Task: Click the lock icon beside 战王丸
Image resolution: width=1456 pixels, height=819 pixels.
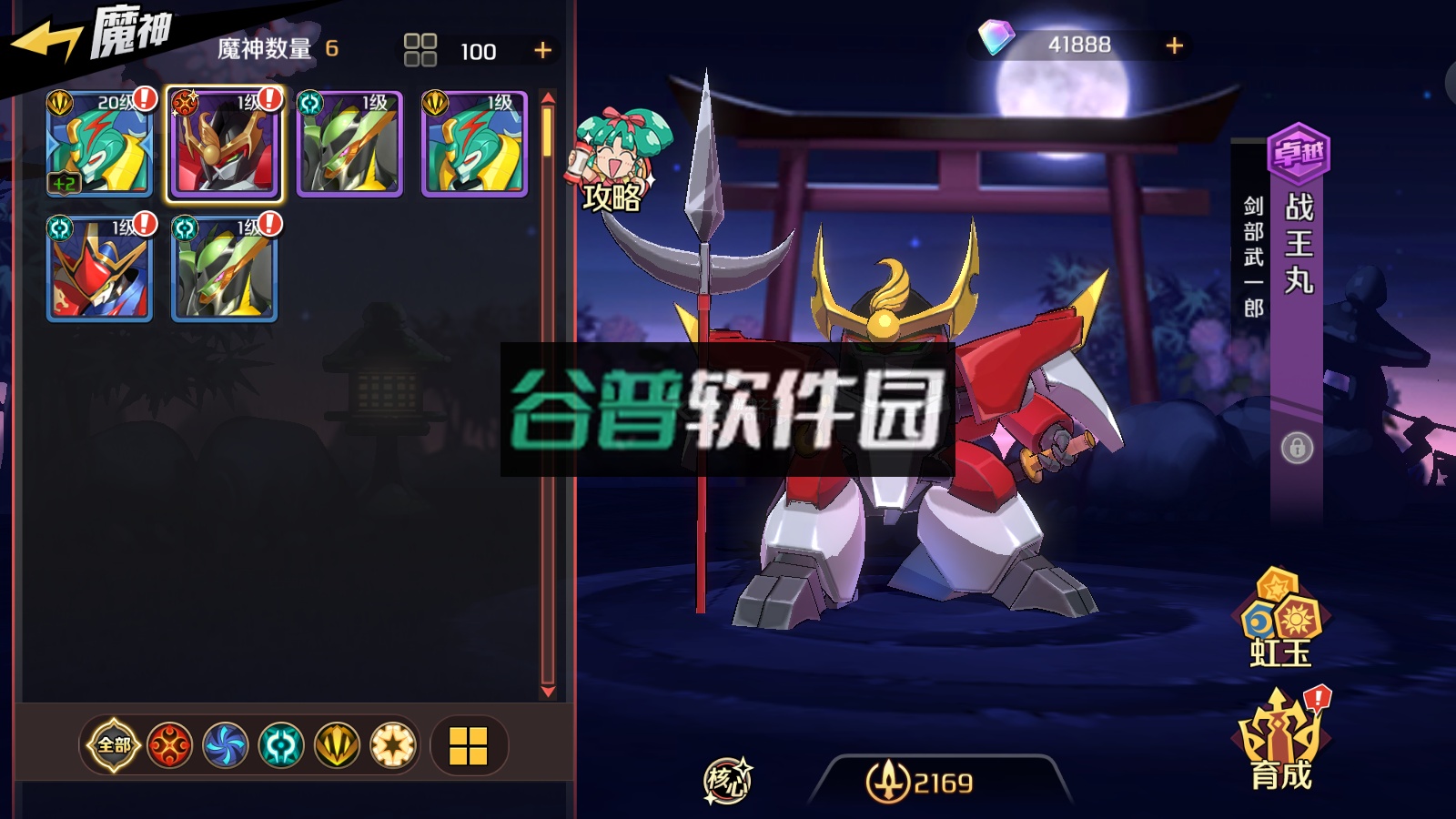Action: pos(1299,450)
